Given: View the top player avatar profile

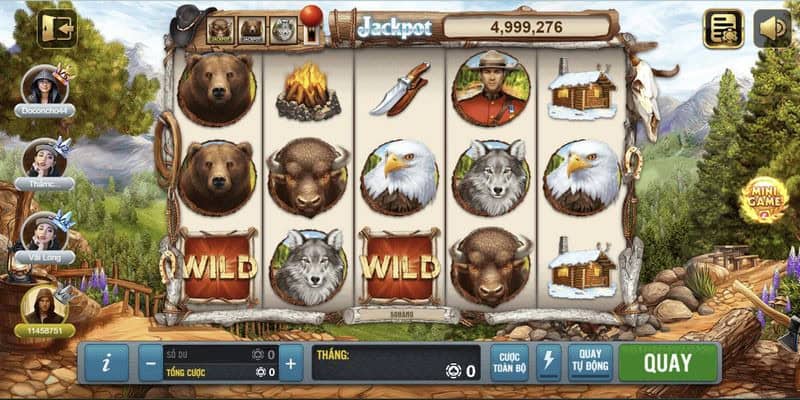Looking at the screenshot, I should click(x=43, y=85).
